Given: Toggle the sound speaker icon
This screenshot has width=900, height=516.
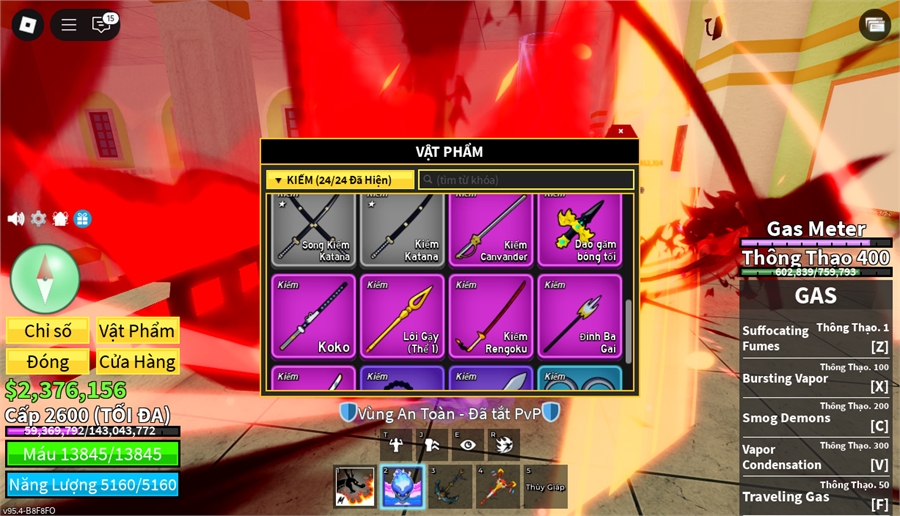Looking at the screenshot, I should (x=16, y=218).
